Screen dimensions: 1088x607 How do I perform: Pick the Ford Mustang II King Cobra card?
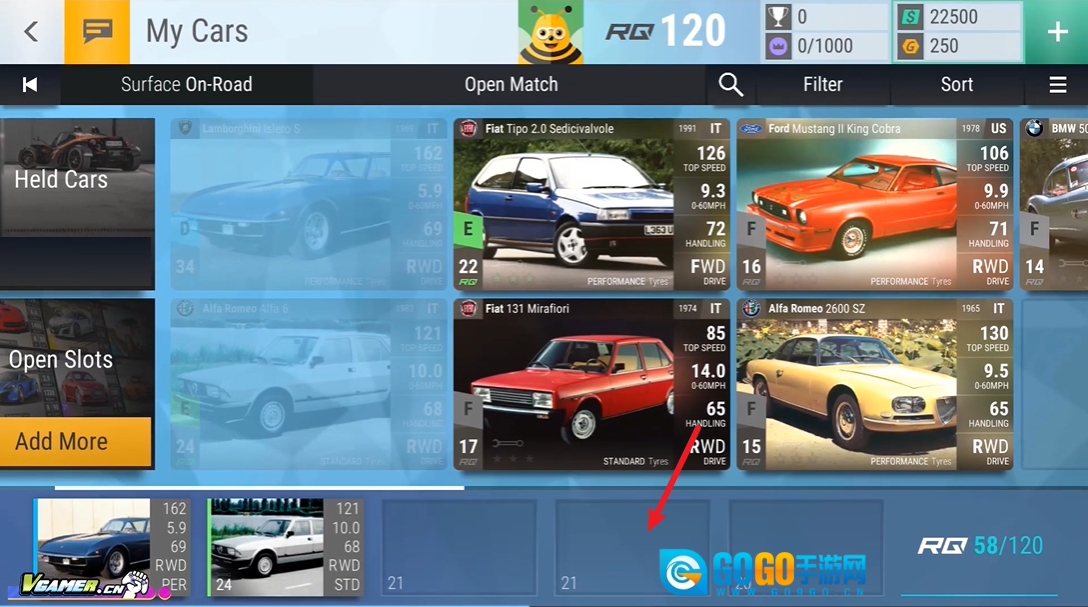pos(874,205)
